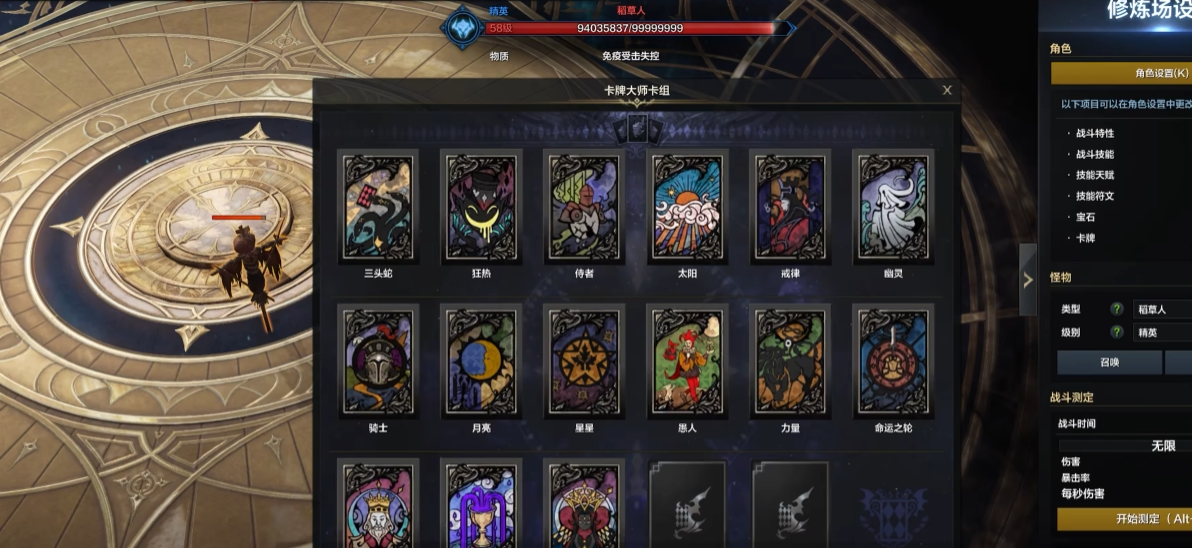
Task: Close the 卡牌大师卡组 card deck window
Action: click(947, 90)
